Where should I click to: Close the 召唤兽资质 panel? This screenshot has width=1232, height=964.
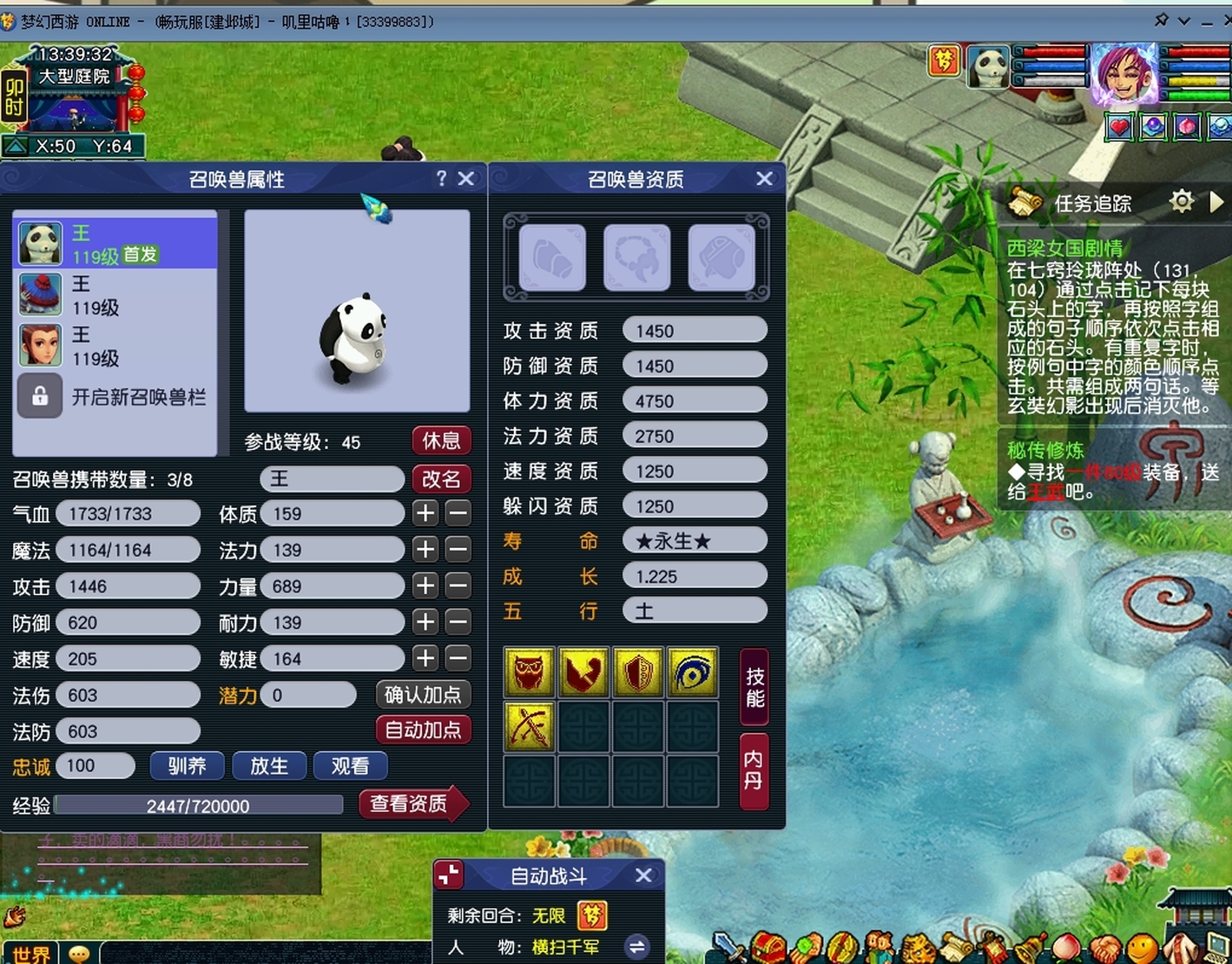coord(764,179)
